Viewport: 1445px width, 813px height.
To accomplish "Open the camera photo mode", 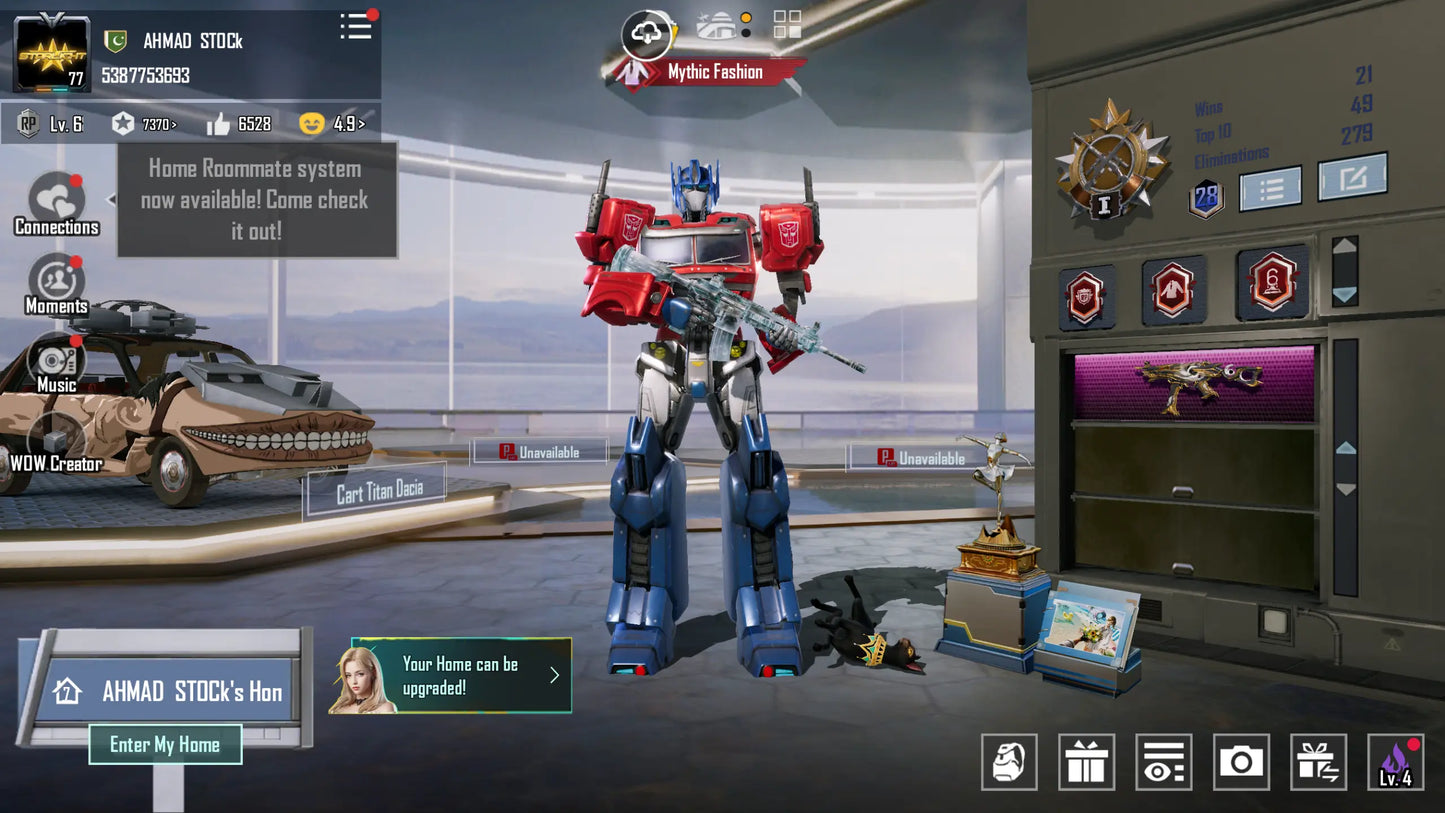I will (1241, 762).
